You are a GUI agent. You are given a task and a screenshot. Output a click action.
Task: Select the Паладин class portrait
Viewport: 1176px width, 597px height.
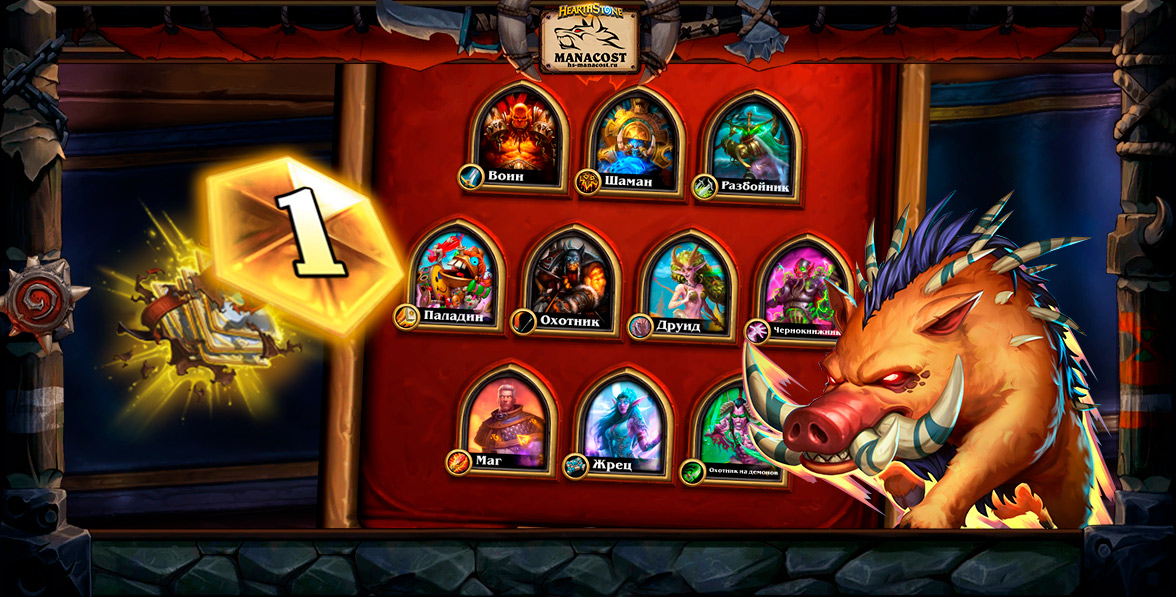coord(455,276)
